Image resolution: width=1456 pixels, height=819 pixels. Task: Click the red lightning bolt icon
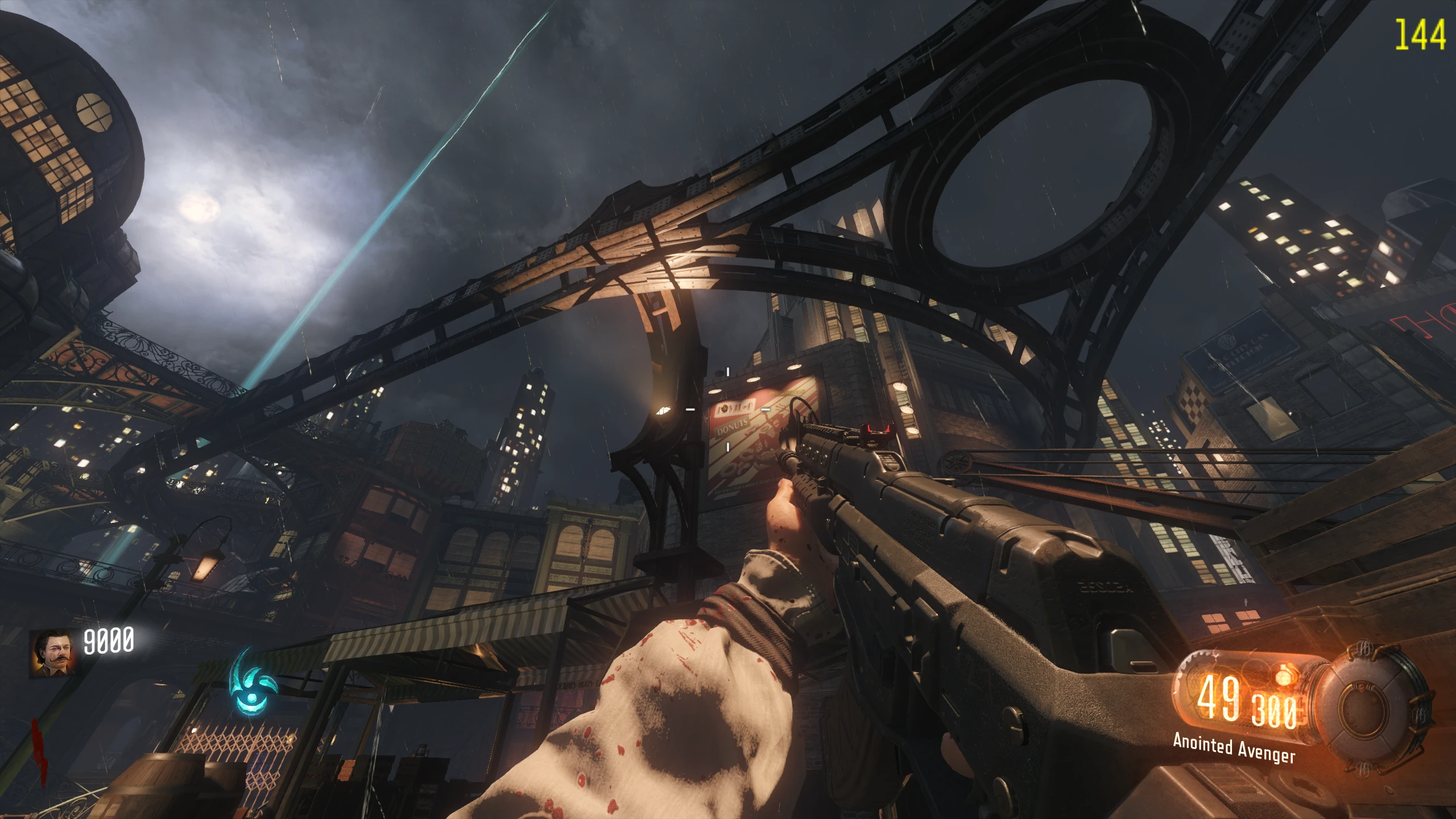[x=38, y=751]
